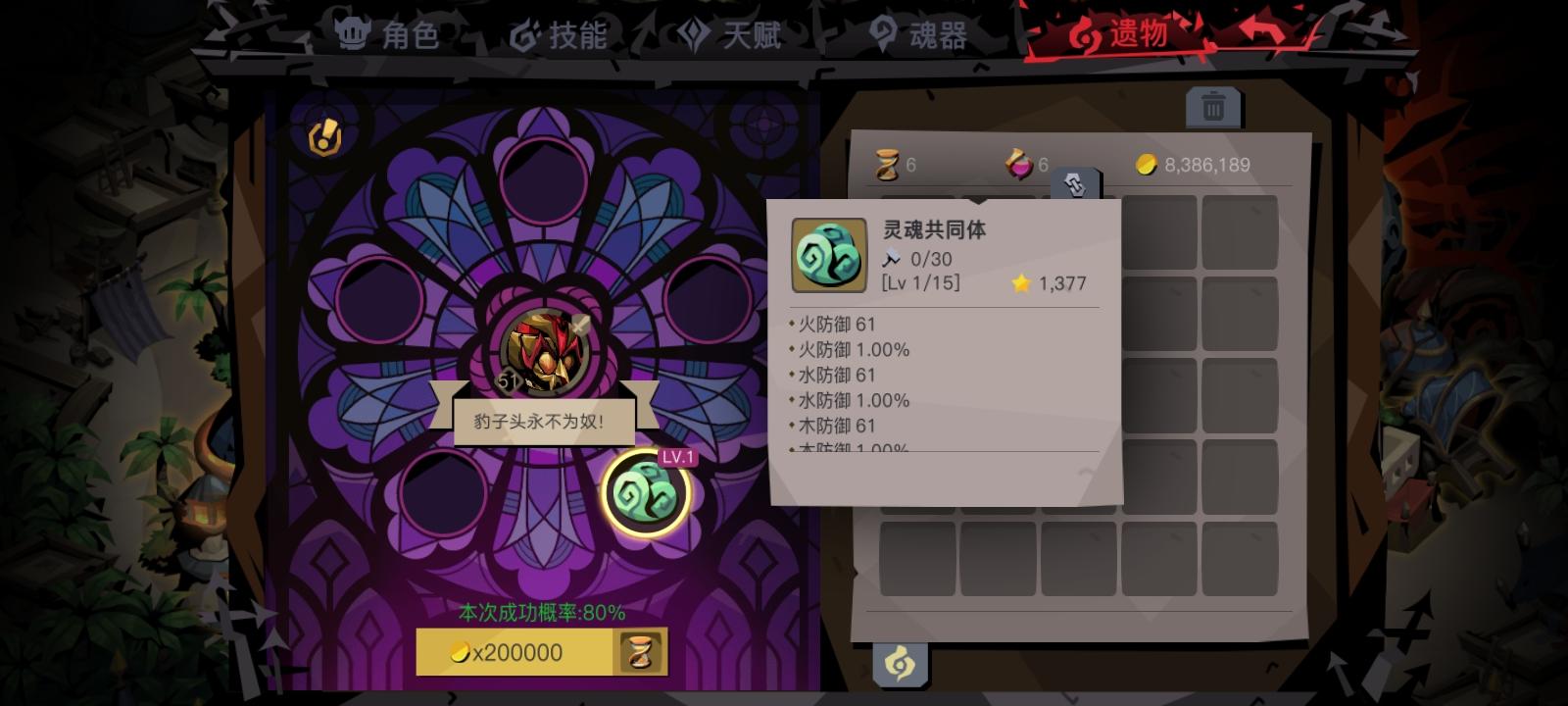Select the 灵魂共同体 relic icon in the tooltip

[828, 257]
